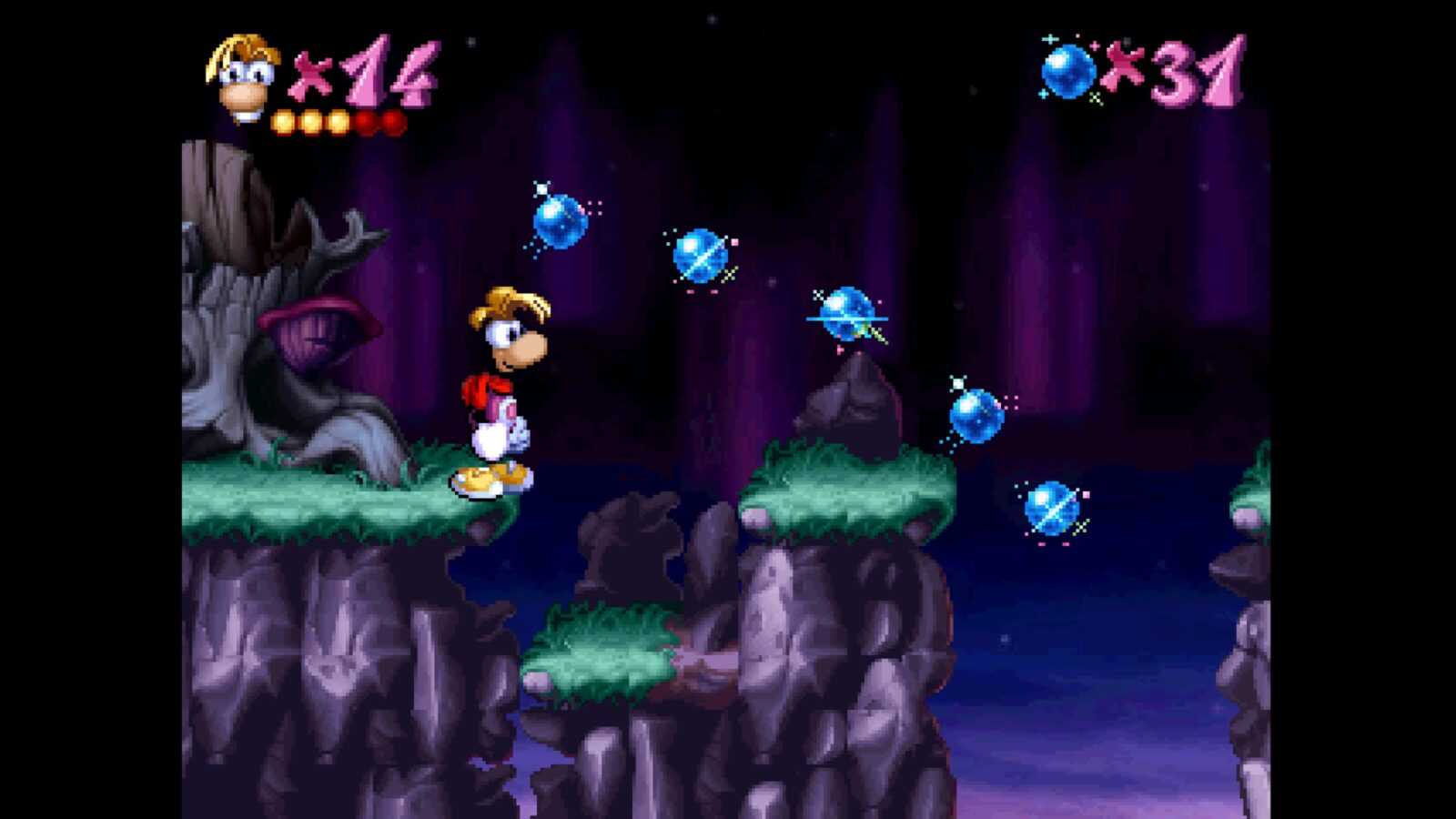Click the blue ting counter icon
The image size is (1456, 819).
point(1068,71)
